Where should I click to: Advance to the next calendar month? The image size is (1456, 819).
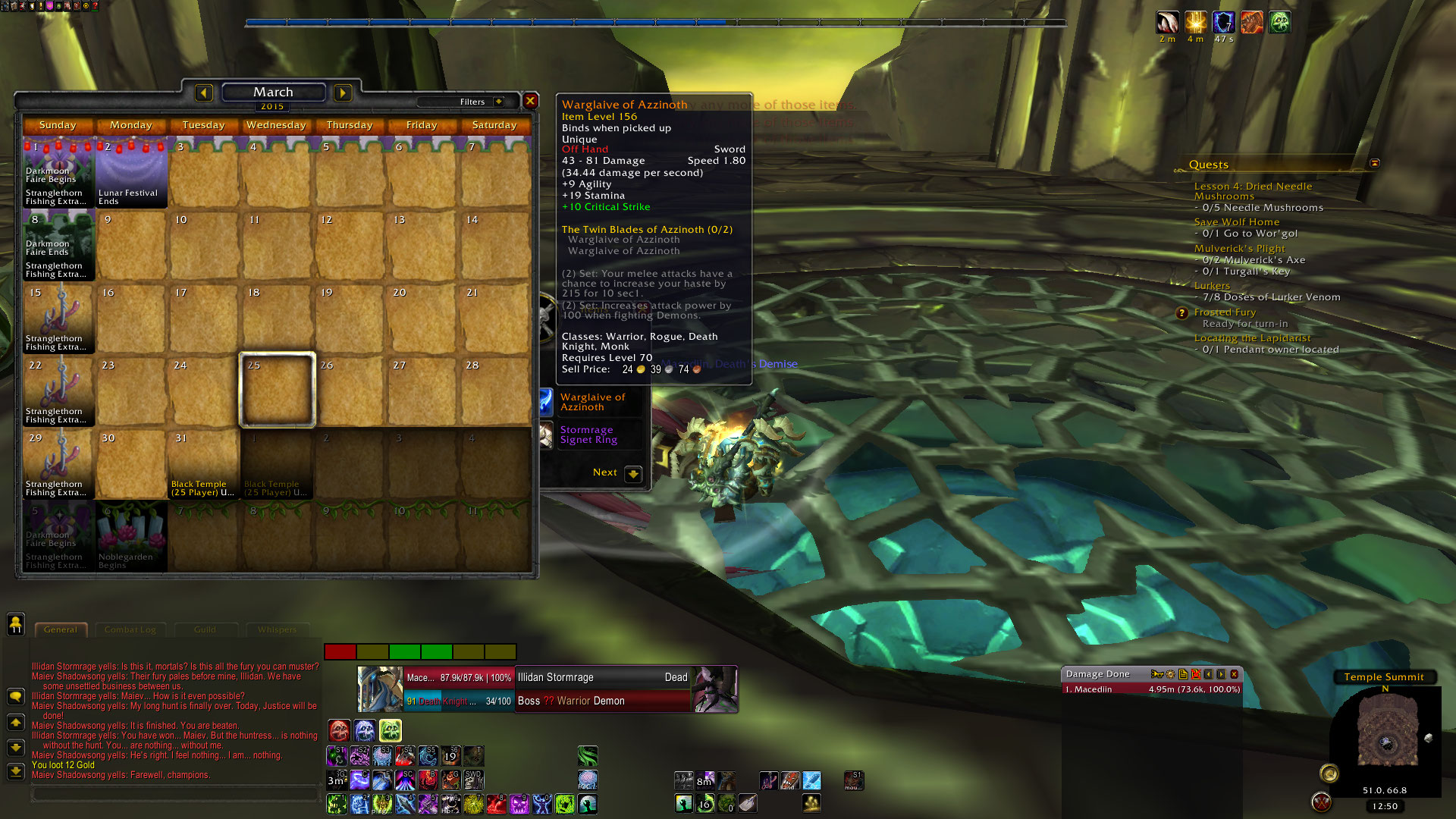tap(343, 93)
